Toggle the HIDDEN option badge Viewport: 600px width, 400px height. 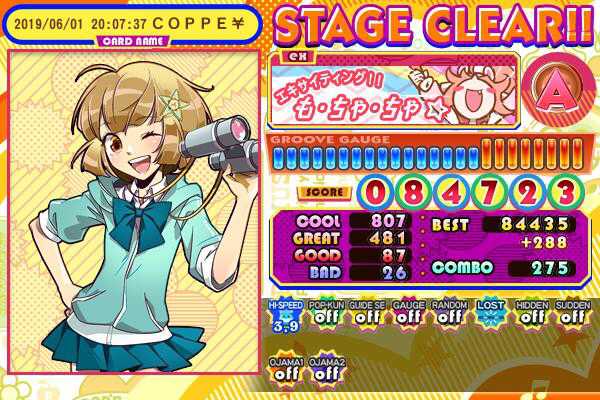pyautogui.click(x=529, y=315)
